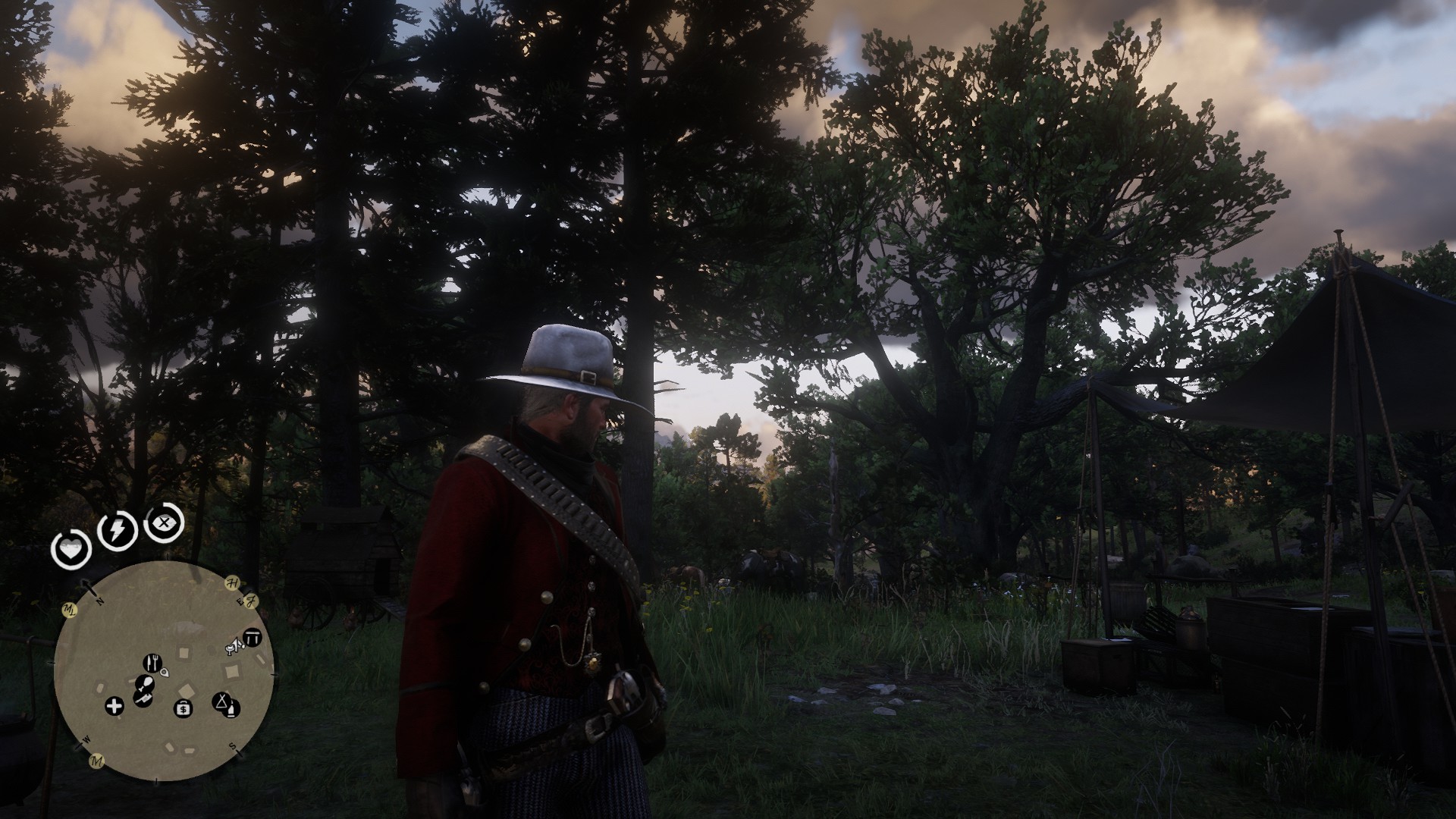The width and height of the screenshot is (1456, 819).
Task: Click the yellow H companion marker
Action: click(x=232, y=582)
